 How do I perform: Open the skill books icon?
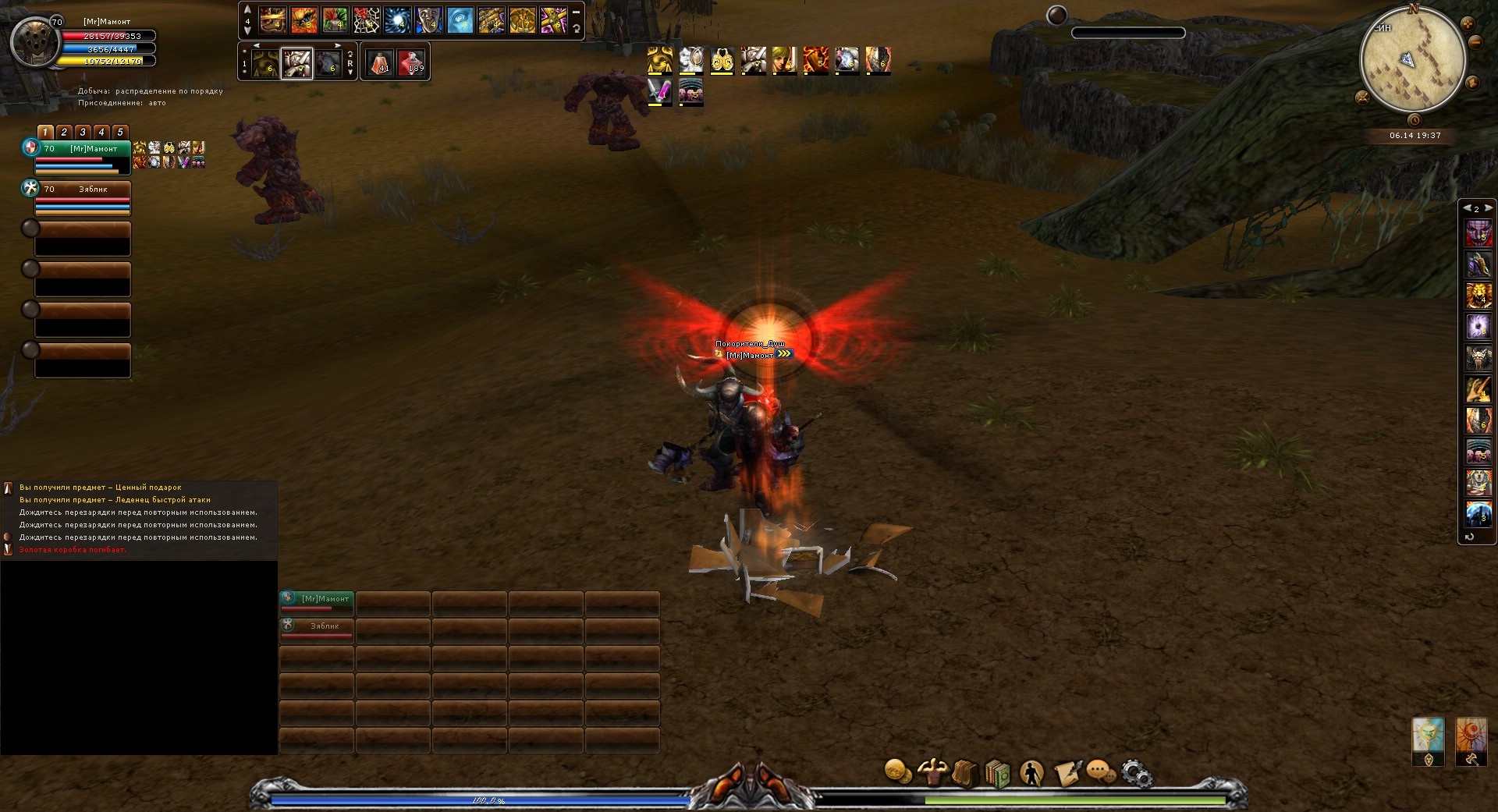tap(998, 774)
